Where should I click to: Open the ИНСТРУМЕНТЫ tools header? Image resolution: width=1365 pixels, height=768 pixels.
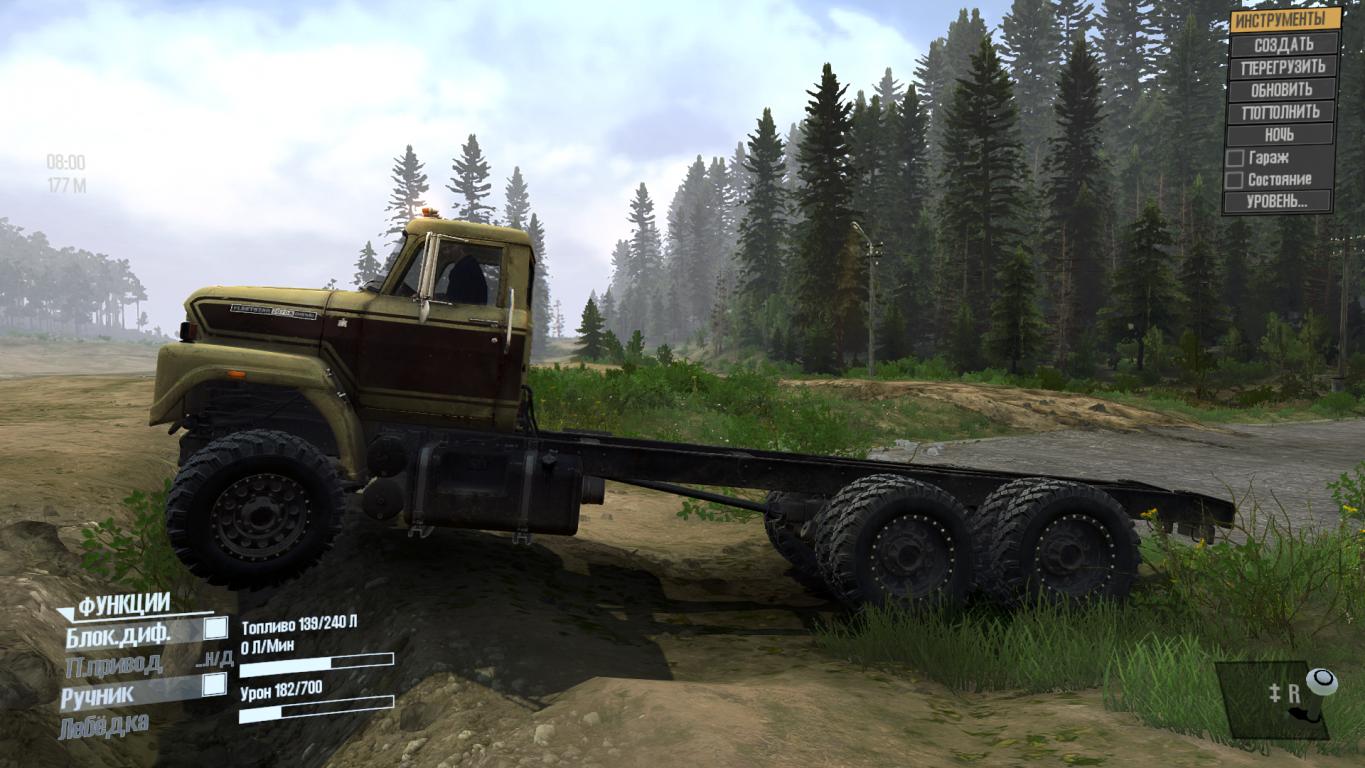pyautogui.click(x=1285, y=20)
